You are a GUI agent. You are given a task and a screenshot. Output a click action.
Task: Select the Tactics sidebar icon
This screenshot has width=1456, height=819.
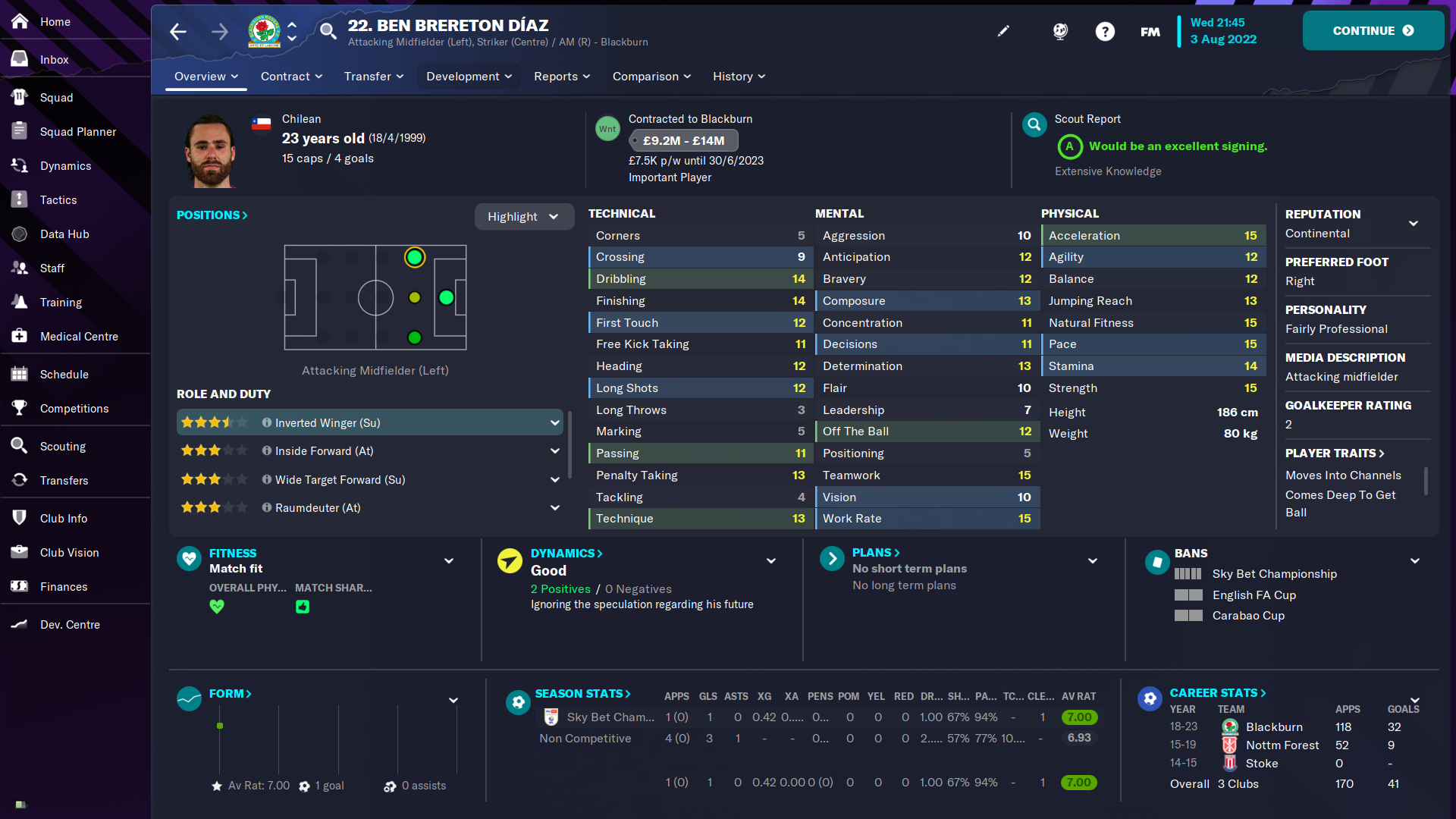point(20,199)
